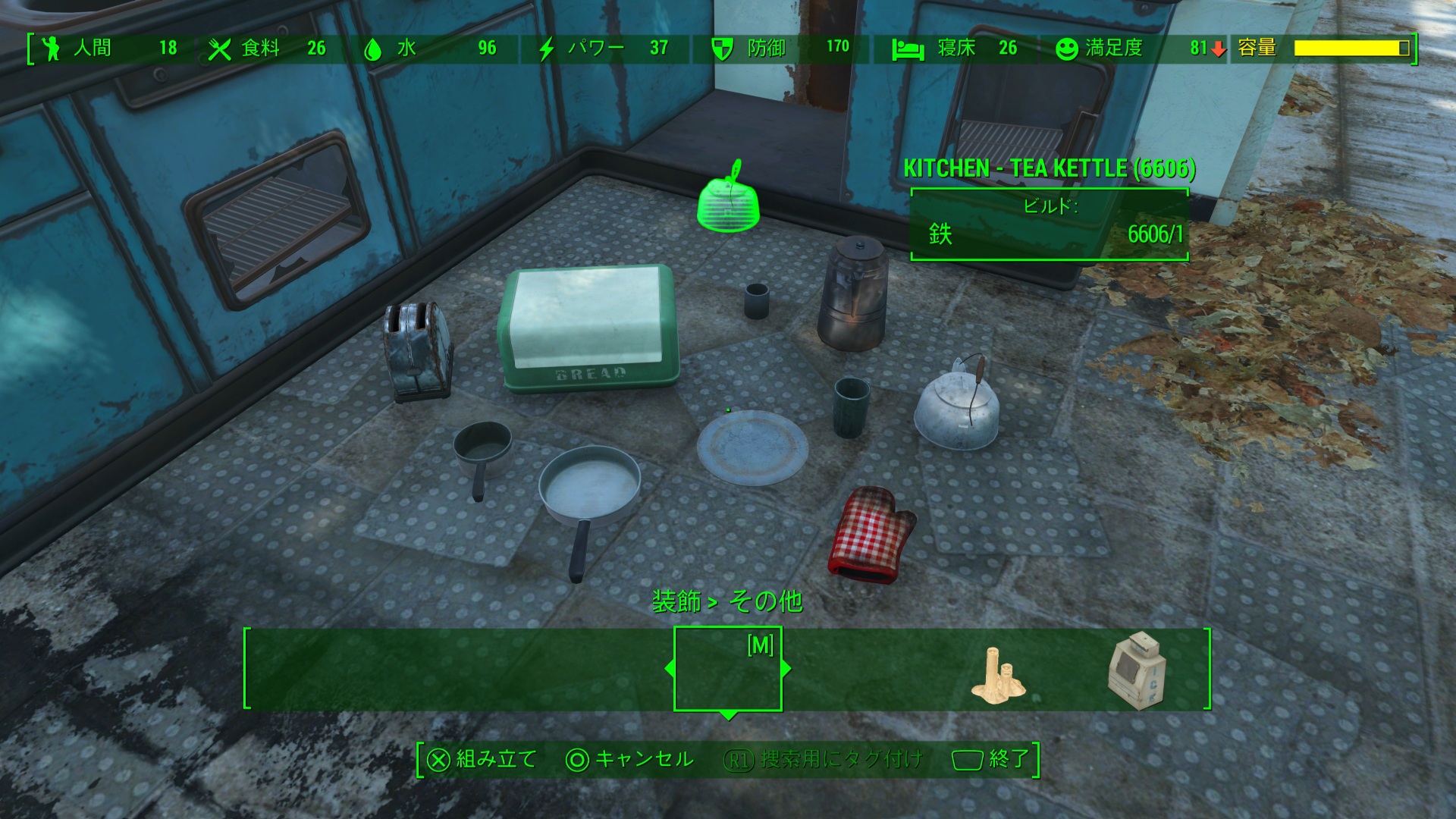Click the right arrow on the selected slot
This screenshot has width=1456, height=819.
pos(786,669)
